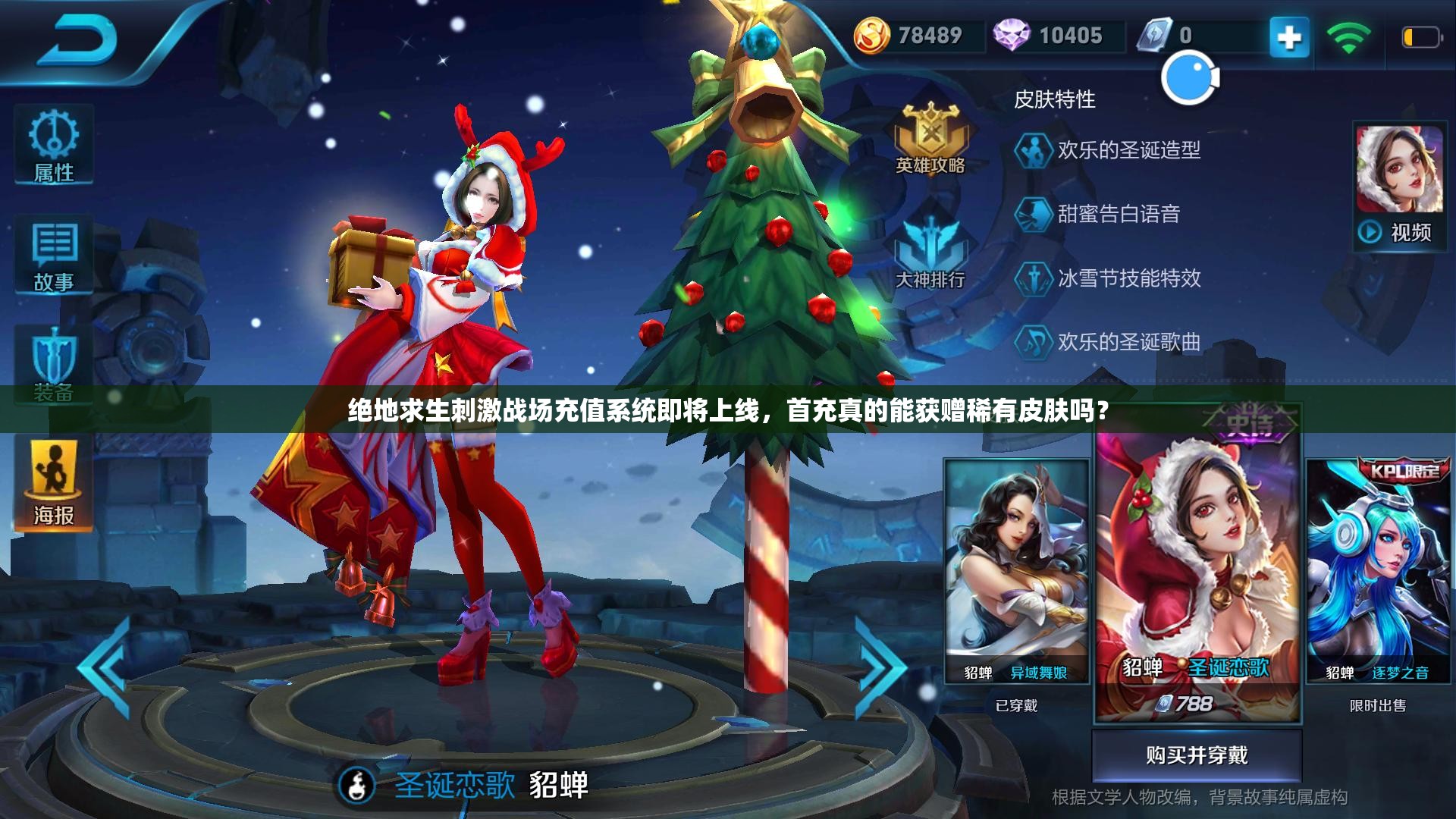Tap the 欢乐的圣诞造型 feature icon

tap(1034, 152)
